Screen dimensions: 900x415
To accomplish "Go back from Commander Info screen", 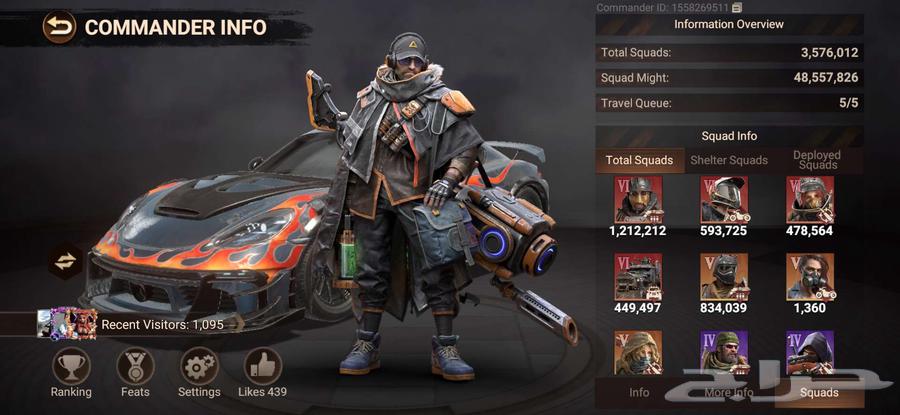I will pyautogui.click(x=60, y=26).
